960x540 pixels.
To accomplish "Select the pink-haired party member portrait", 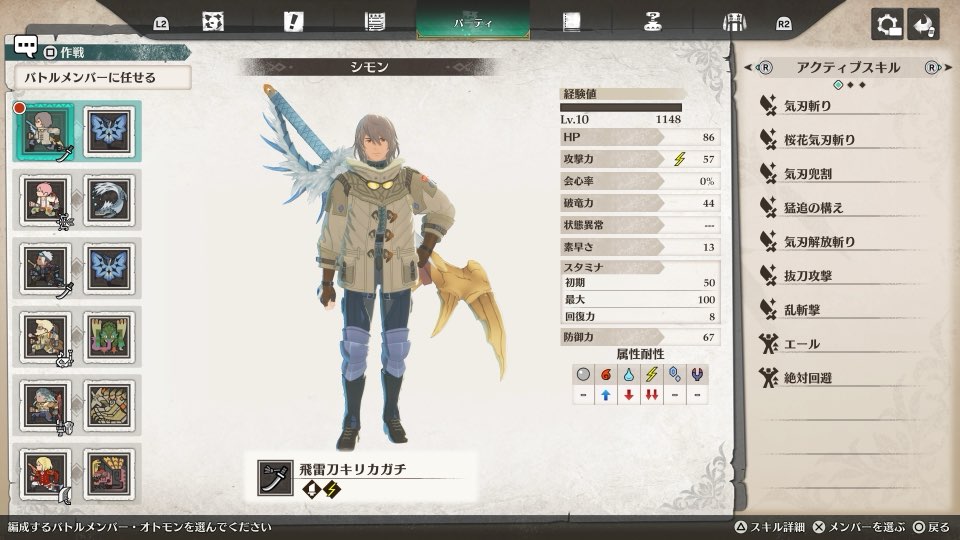I will (43, 199).
